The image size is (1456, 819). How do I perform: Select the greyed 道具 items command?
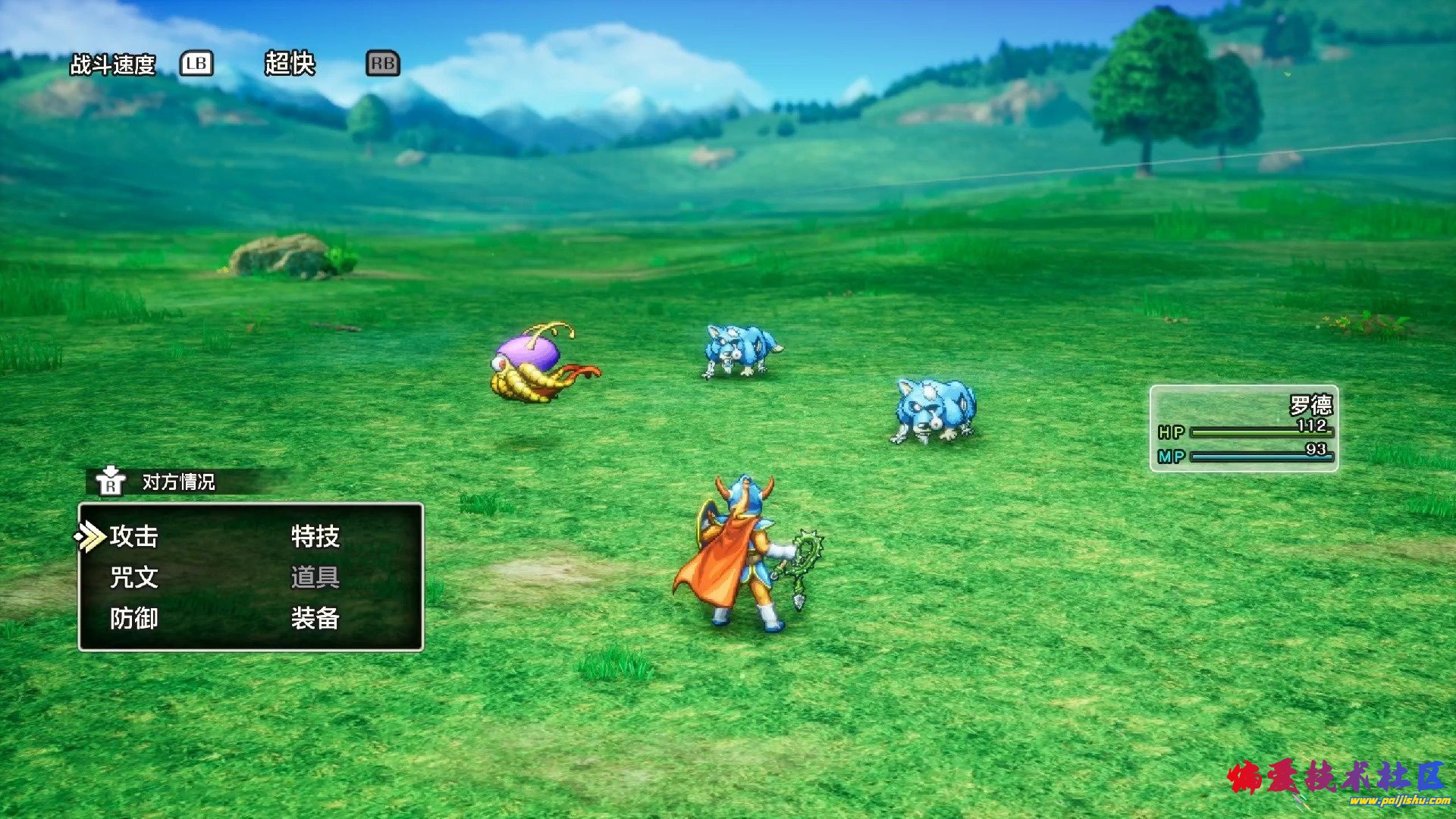coord(315,578)
